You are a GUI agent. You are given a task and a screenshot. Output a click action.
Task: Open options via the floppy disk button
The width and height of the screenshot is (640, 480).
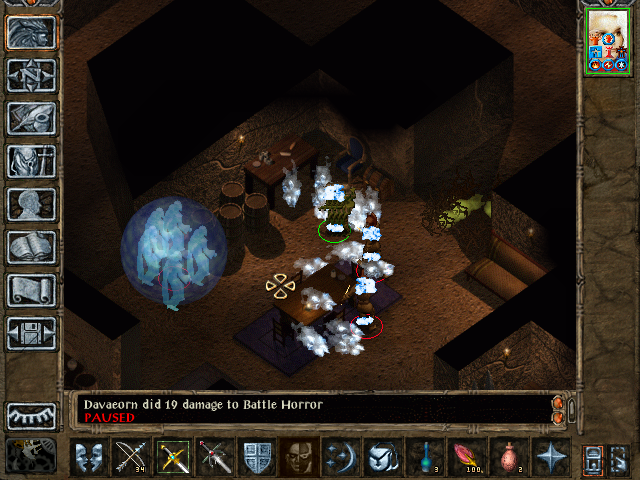[x=31, y=333]
